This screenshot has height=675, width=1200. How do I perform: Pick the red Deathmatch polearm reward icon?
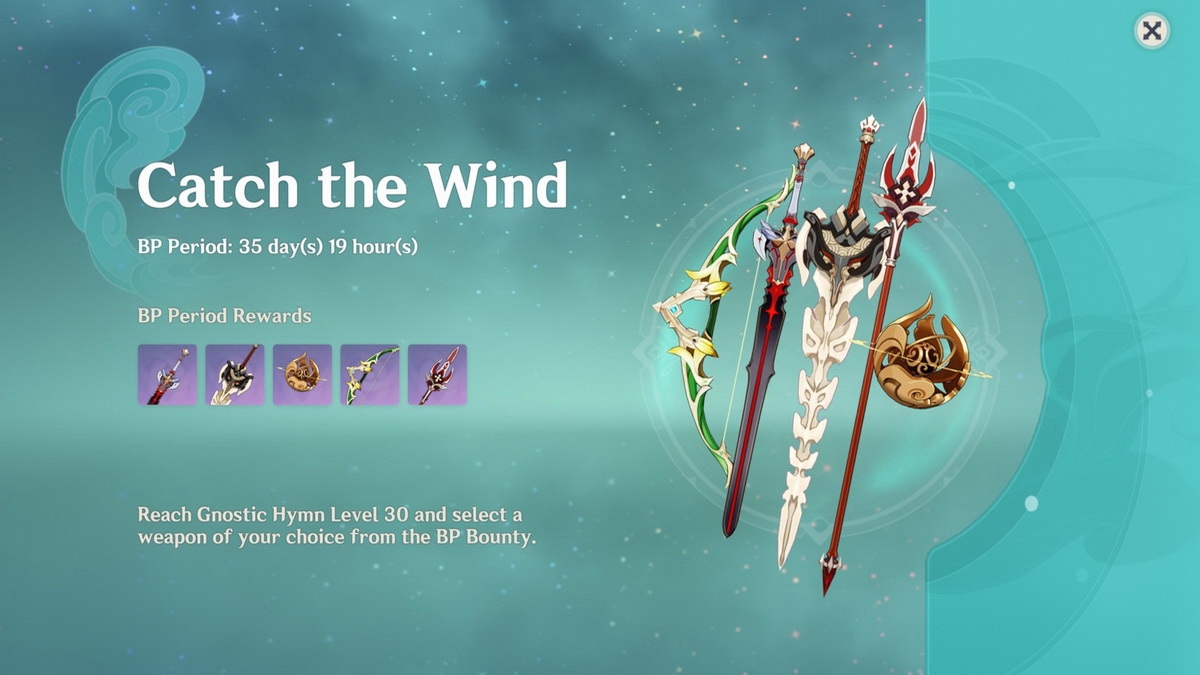point(437,375)
